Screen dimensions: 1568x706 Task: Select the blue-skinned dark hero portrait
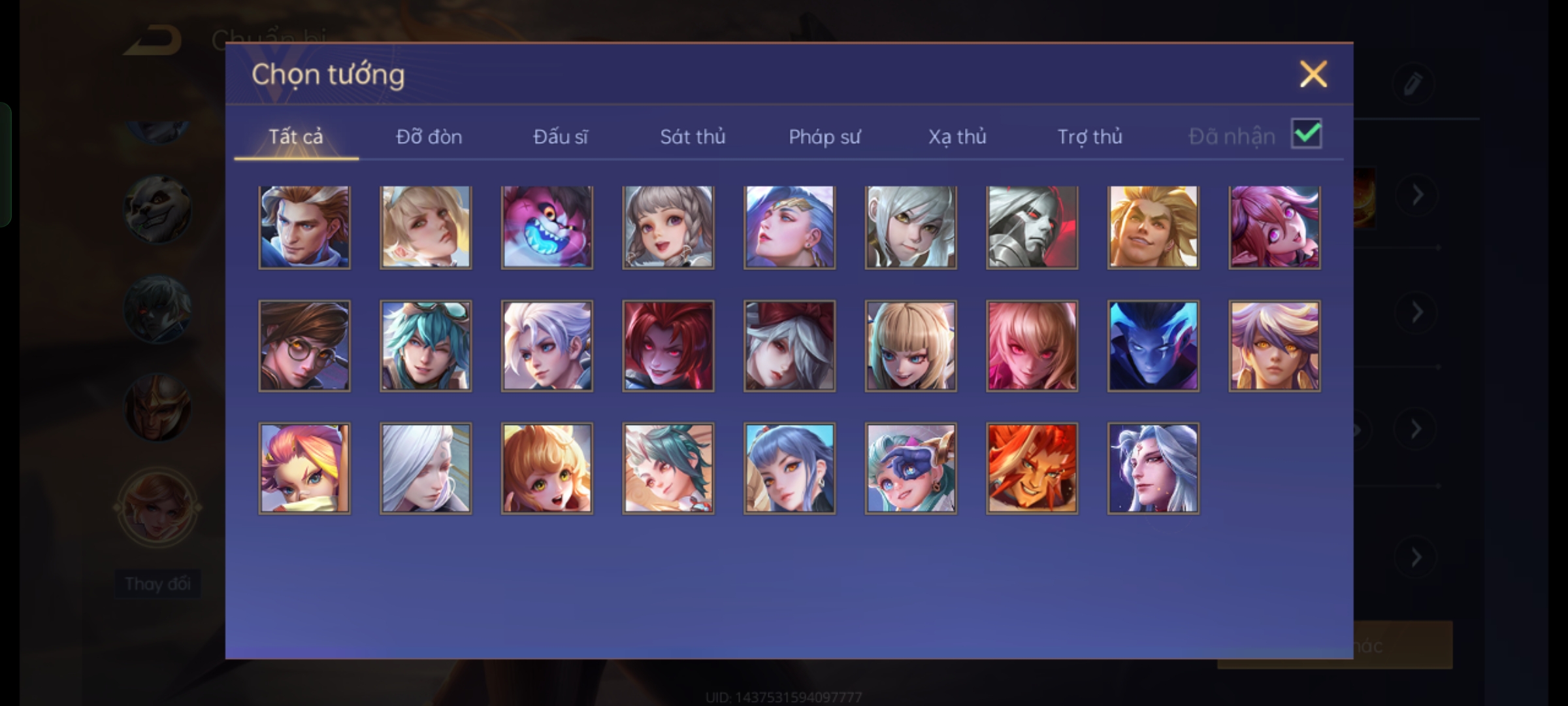pyautogui.click(x=1153, y=346)
